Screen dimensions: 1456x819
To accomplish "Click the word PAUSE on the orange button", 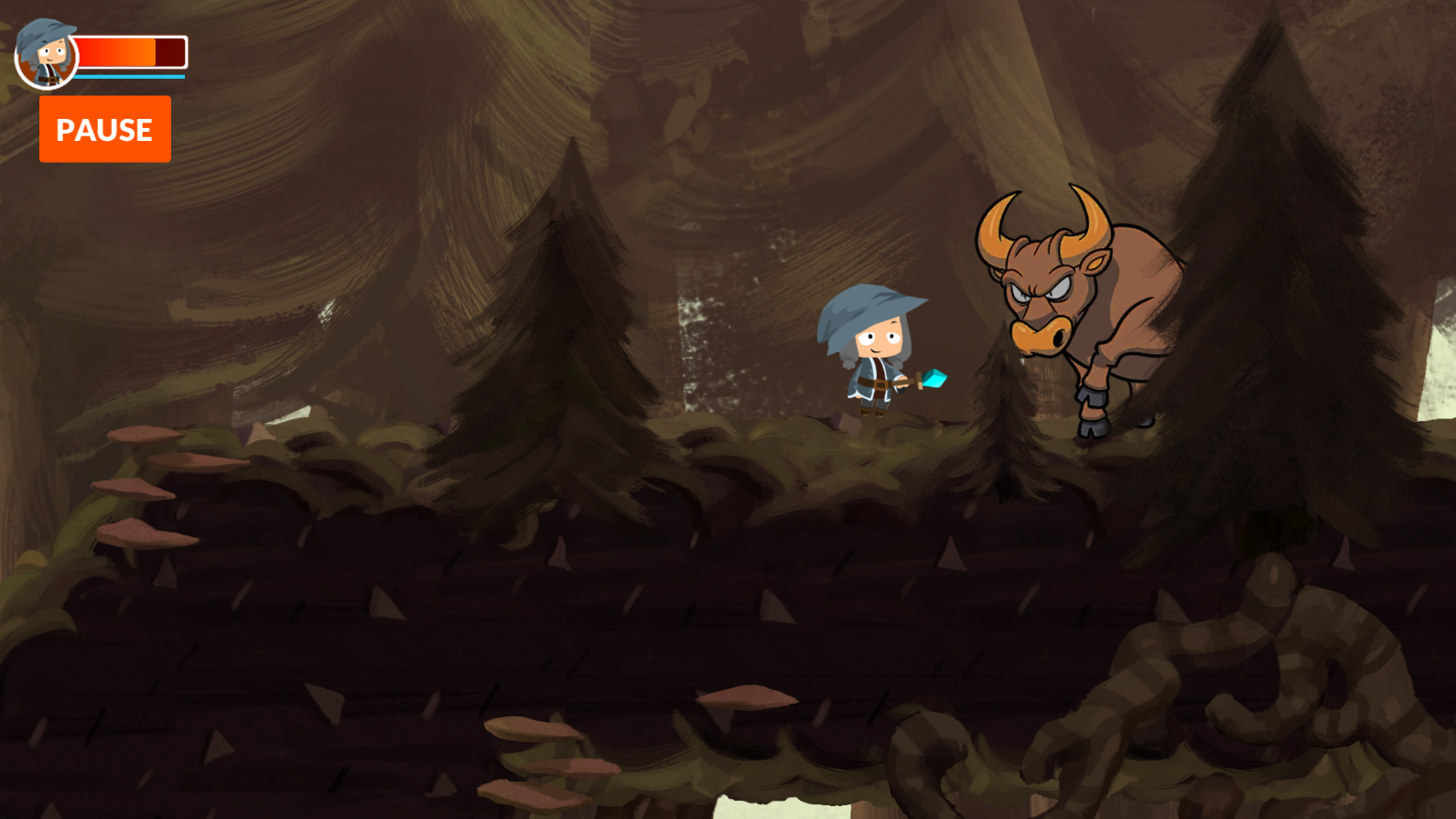I will tap(104, 129).
